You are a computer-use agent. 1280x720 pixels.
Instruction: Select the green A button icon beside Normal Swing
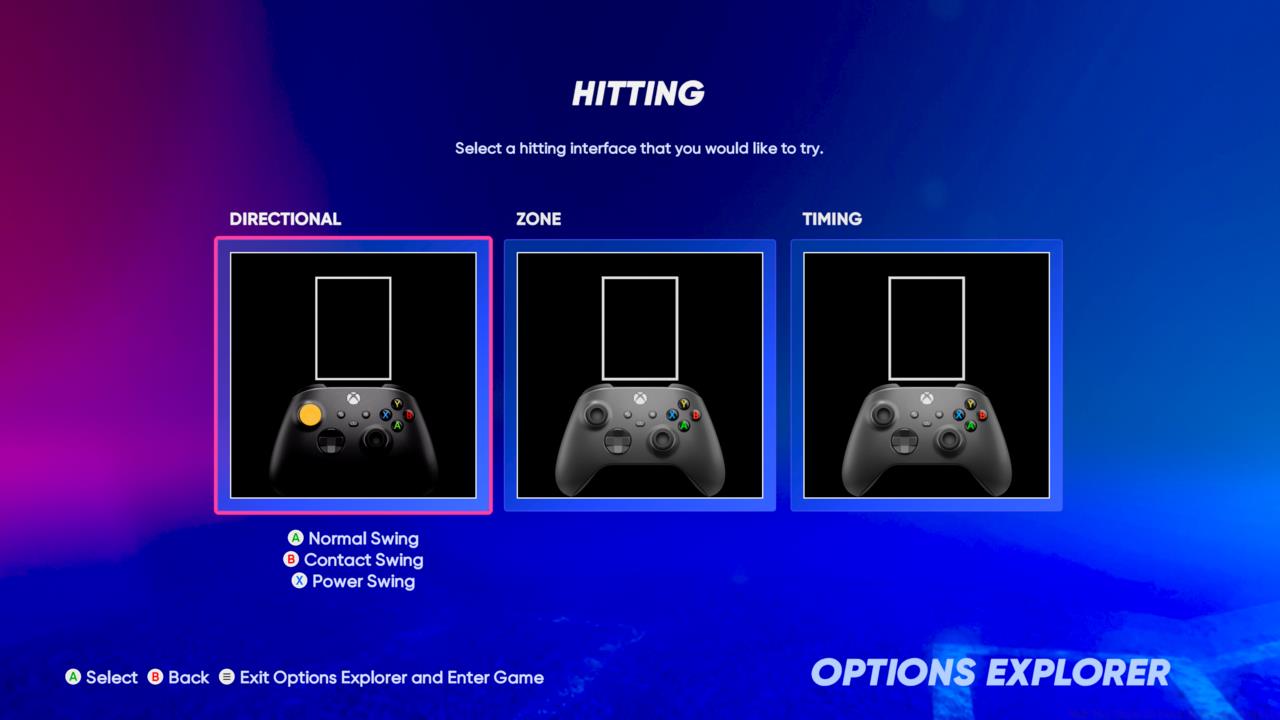[295, 539]
